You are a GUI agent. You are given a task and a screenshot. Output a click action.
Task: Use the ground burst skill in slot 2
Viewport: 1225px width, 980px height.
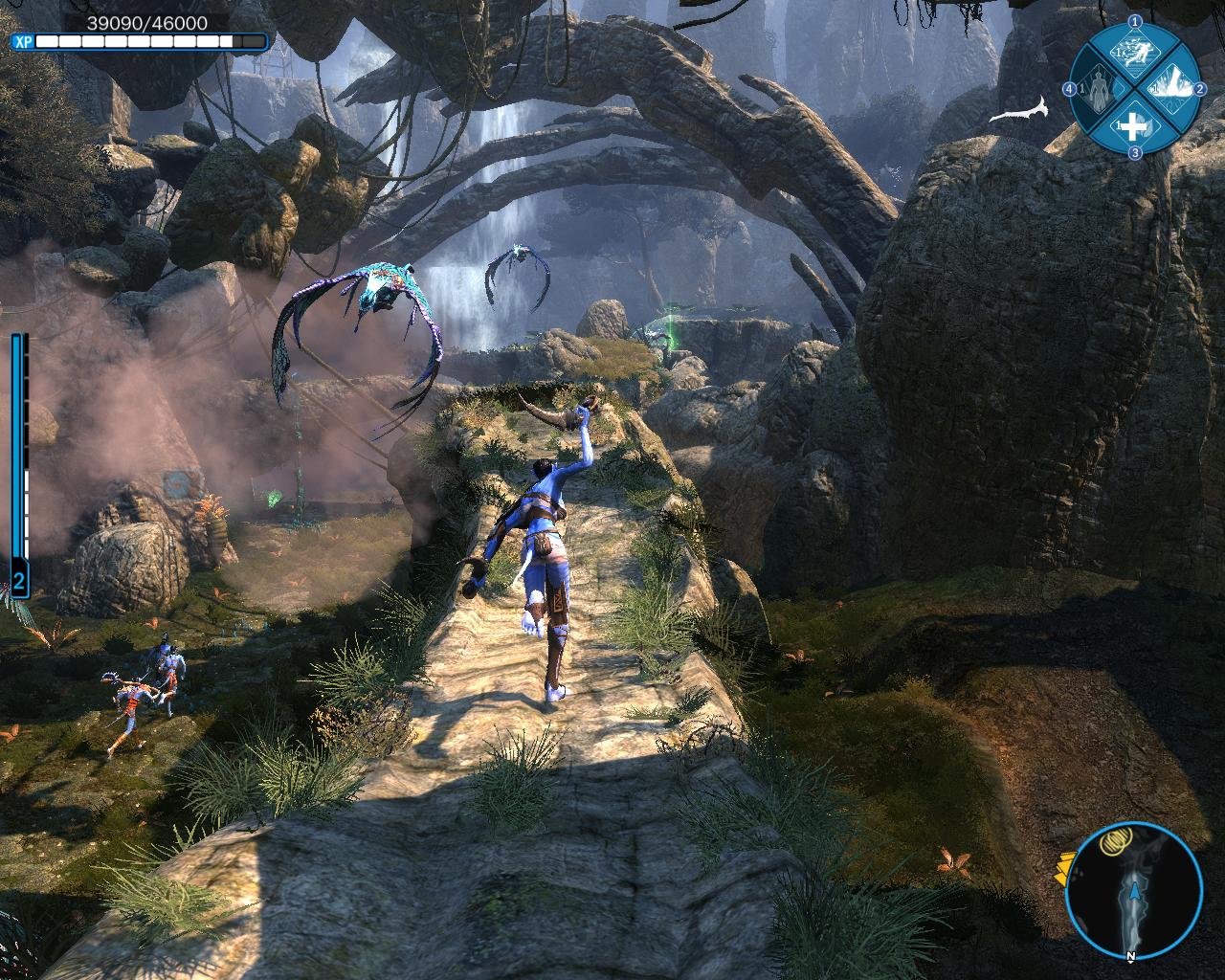(x=1172, y=88)
